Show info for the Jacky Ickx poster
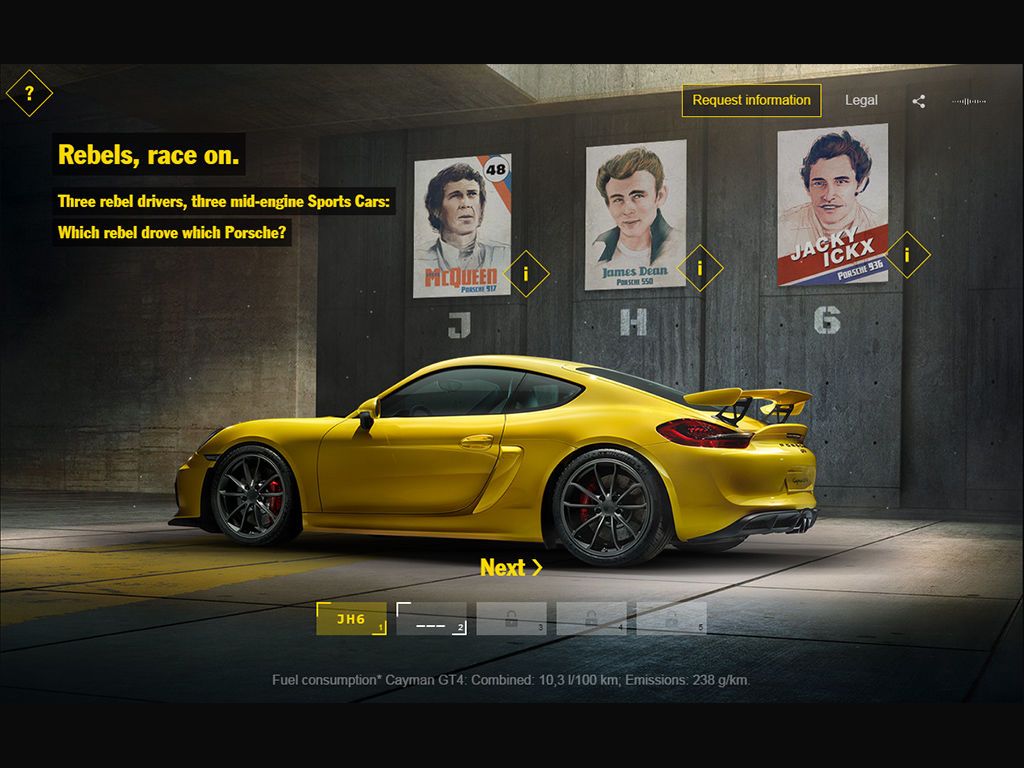Screen dimensions: 1024x768 tap(907, 255)
